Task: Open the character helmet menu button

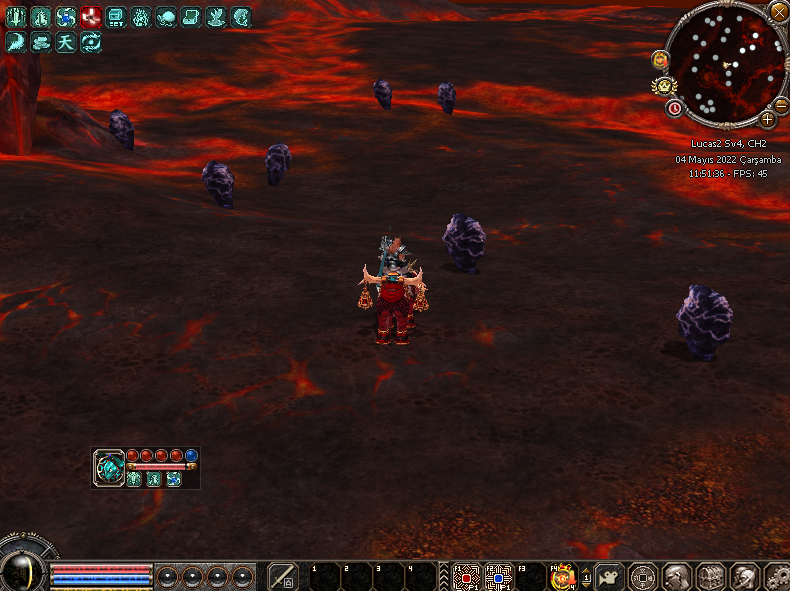Action: click(677, 577)
